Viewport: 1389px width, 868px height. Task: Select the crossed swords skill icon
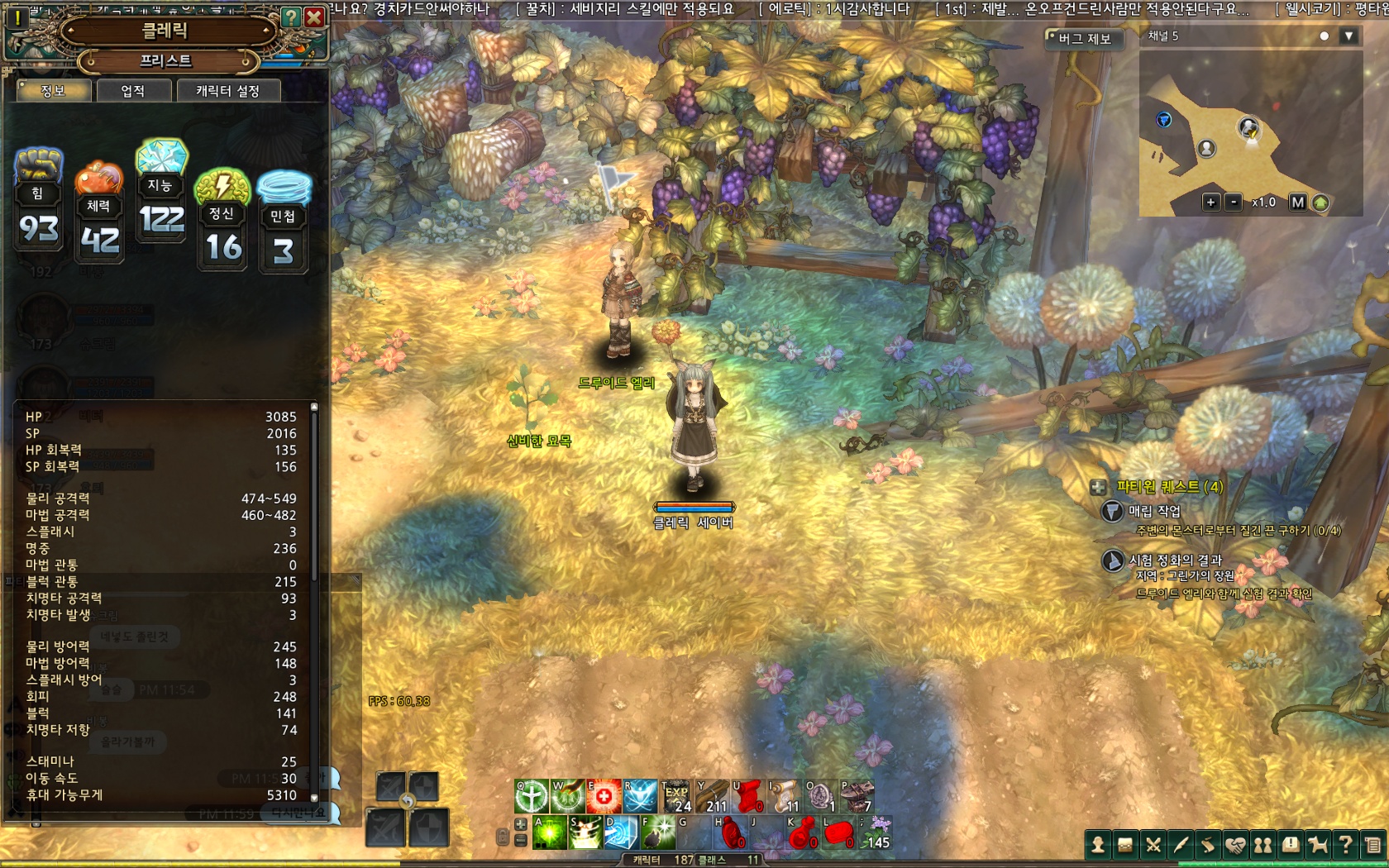[1153, 845]
